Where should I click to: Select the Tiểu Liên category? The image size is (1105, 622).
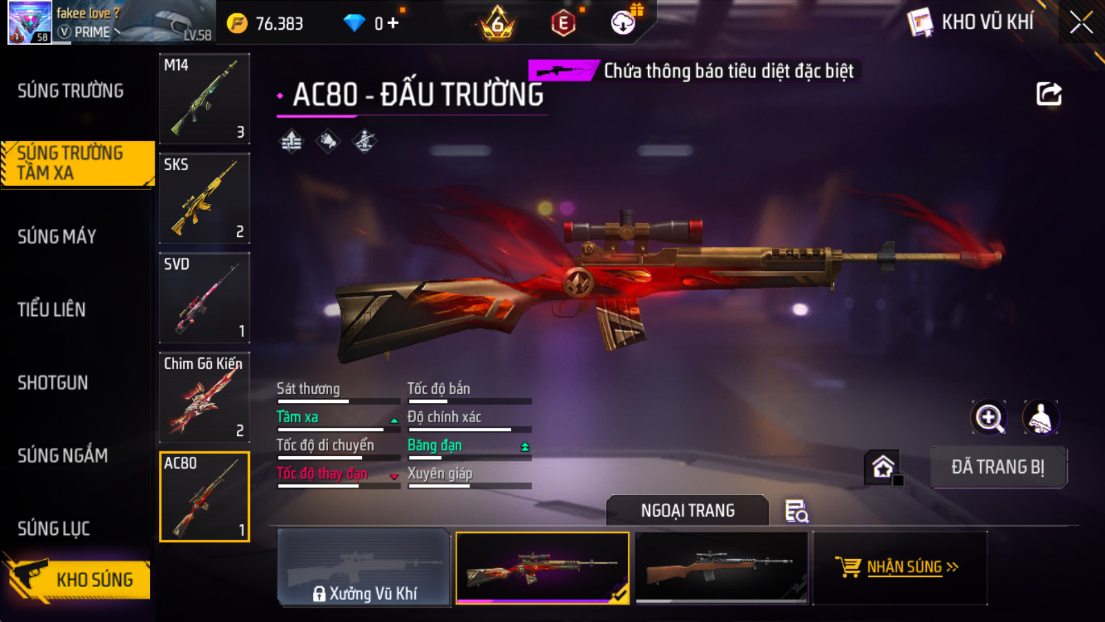[52, 310]
